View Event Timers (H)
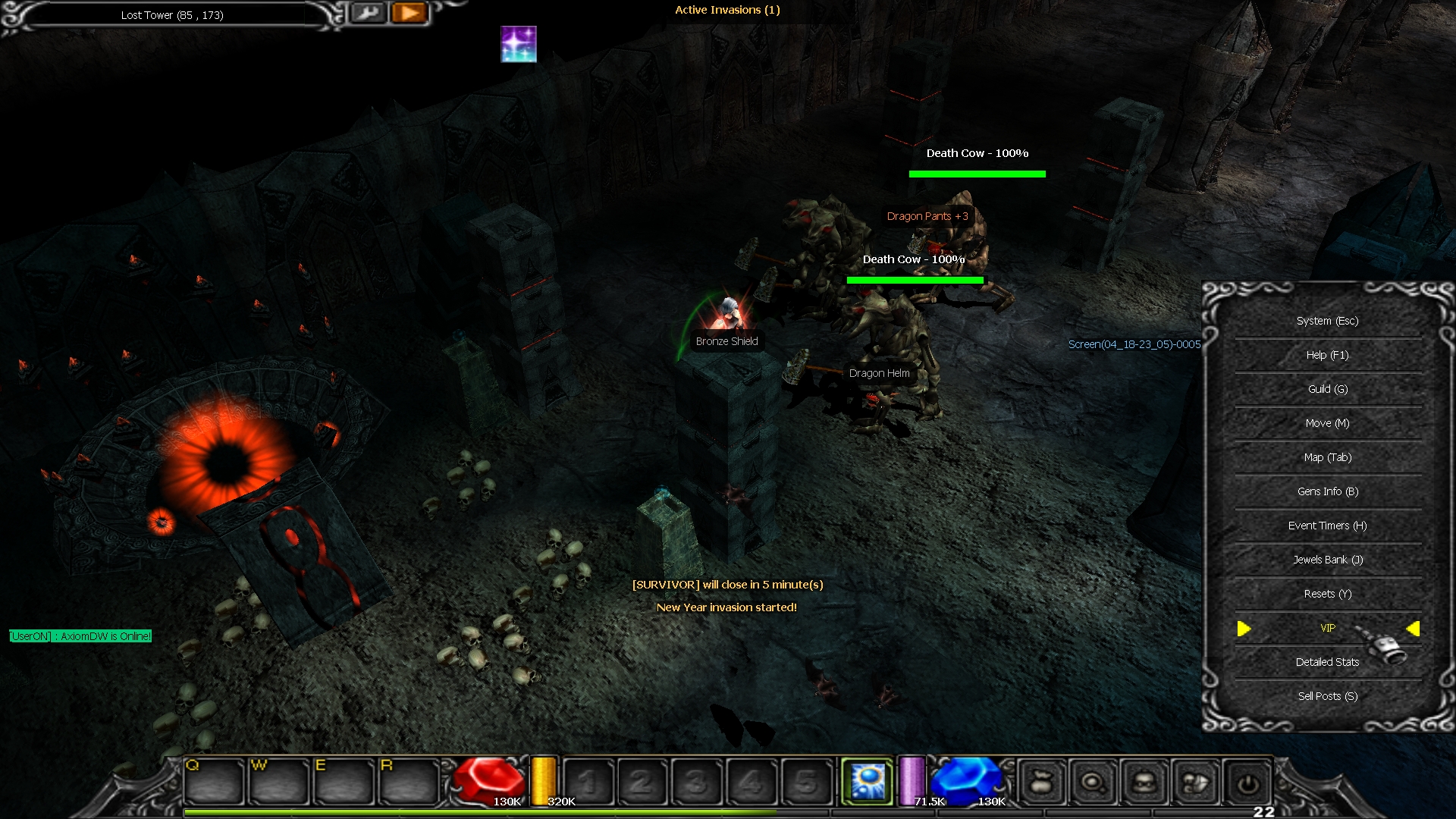 pyautogui.click(x=1327, y=526)
